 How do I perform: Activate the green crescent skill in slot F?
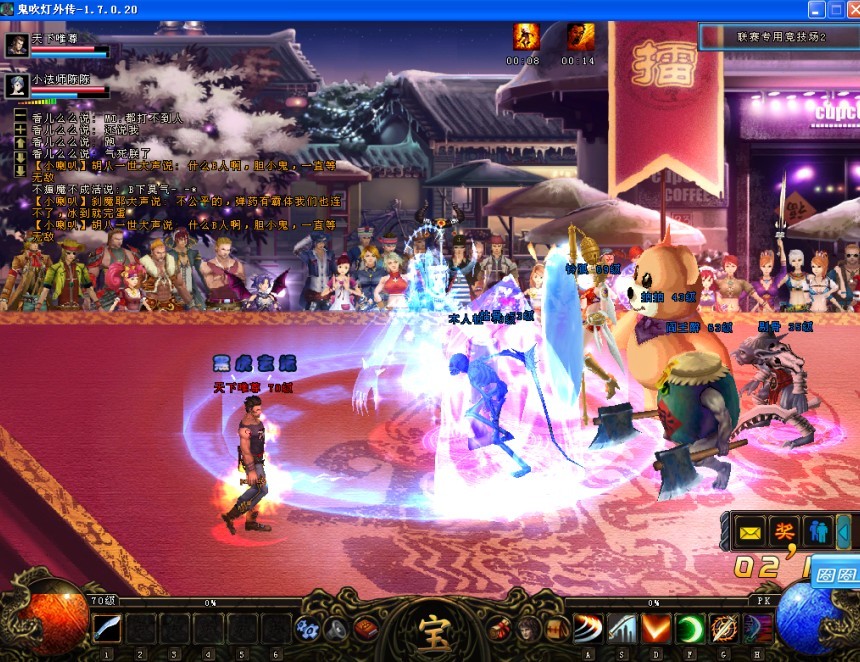coord(690,629)
